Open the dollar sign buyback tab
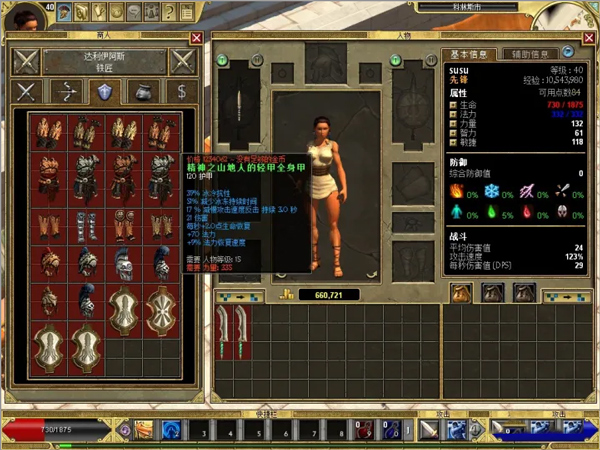The image size is (600, 450). [x=180, y=92]
